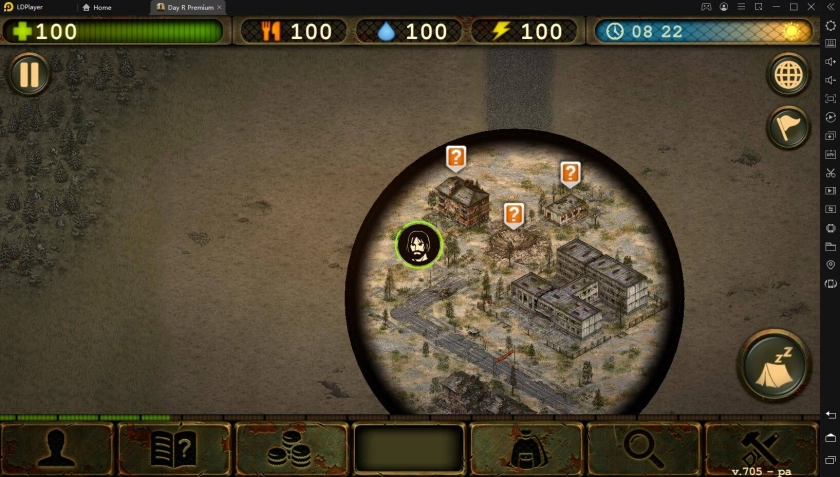840x477 pixels.
Task: Open the world map globe button
Action: click(x=788, y=75)
